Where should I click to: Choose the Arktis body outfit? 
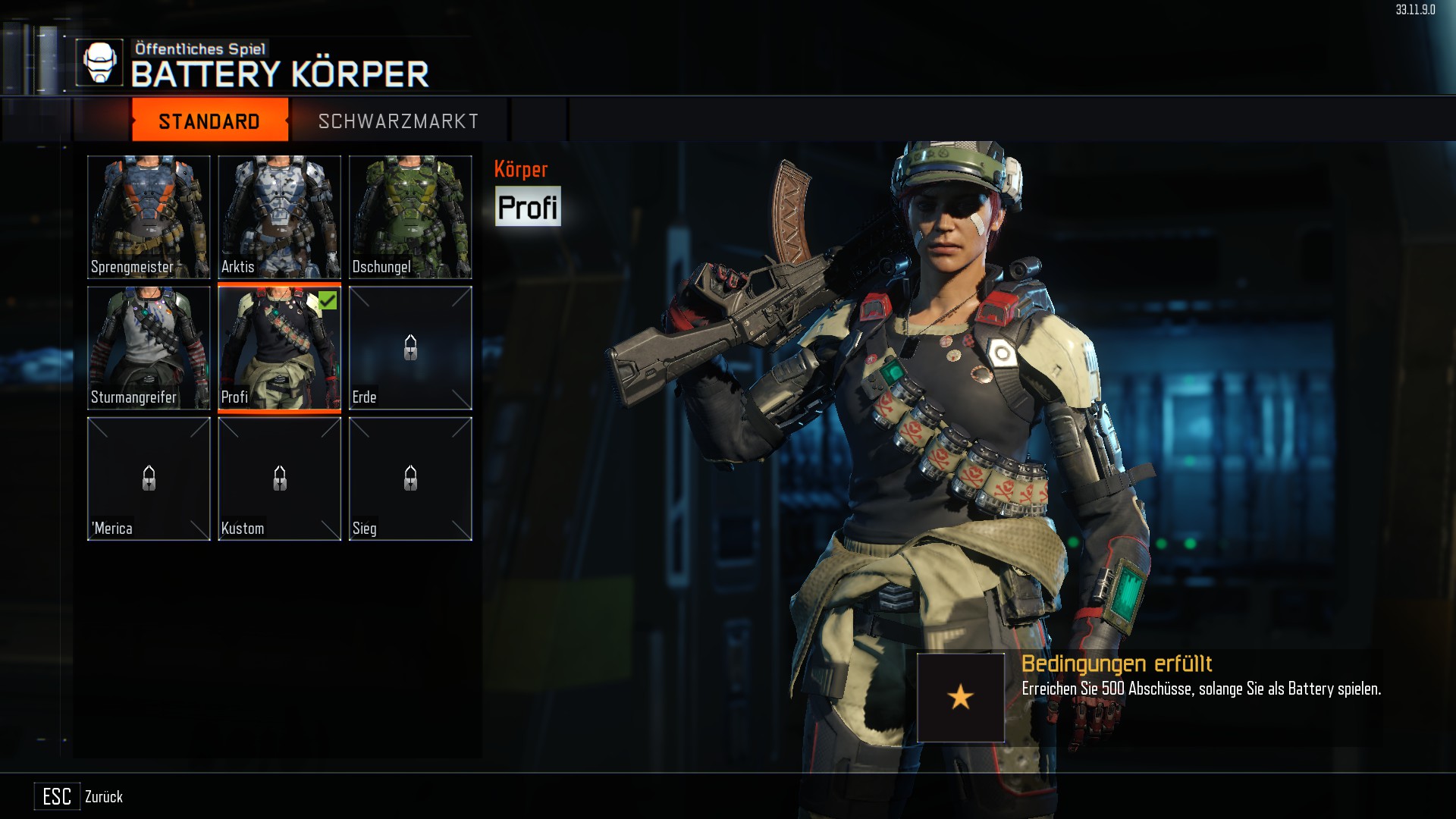(x=279, y=217)
